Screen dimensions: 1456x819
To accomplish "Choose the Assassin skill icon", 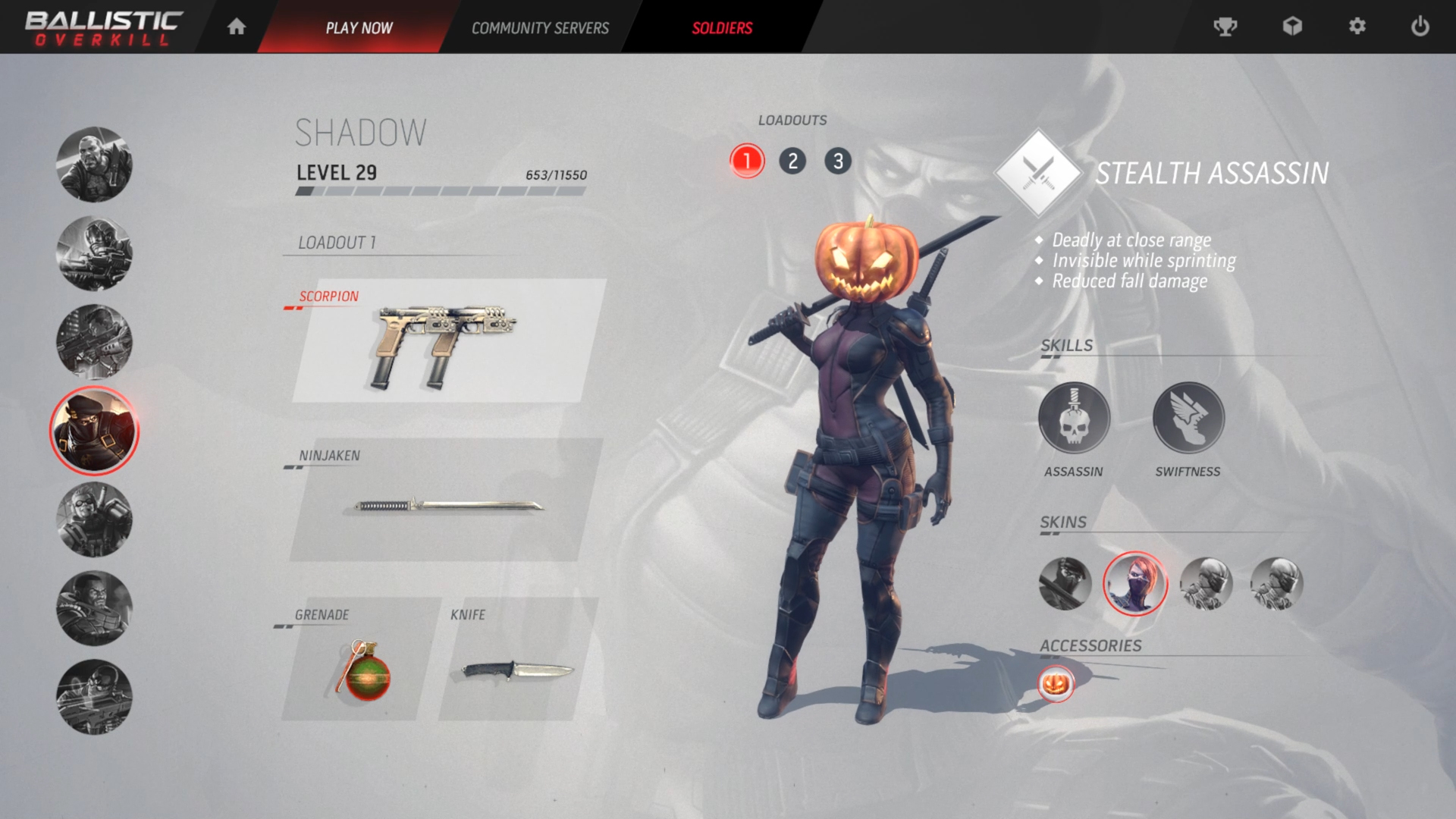I will 1074,419.
